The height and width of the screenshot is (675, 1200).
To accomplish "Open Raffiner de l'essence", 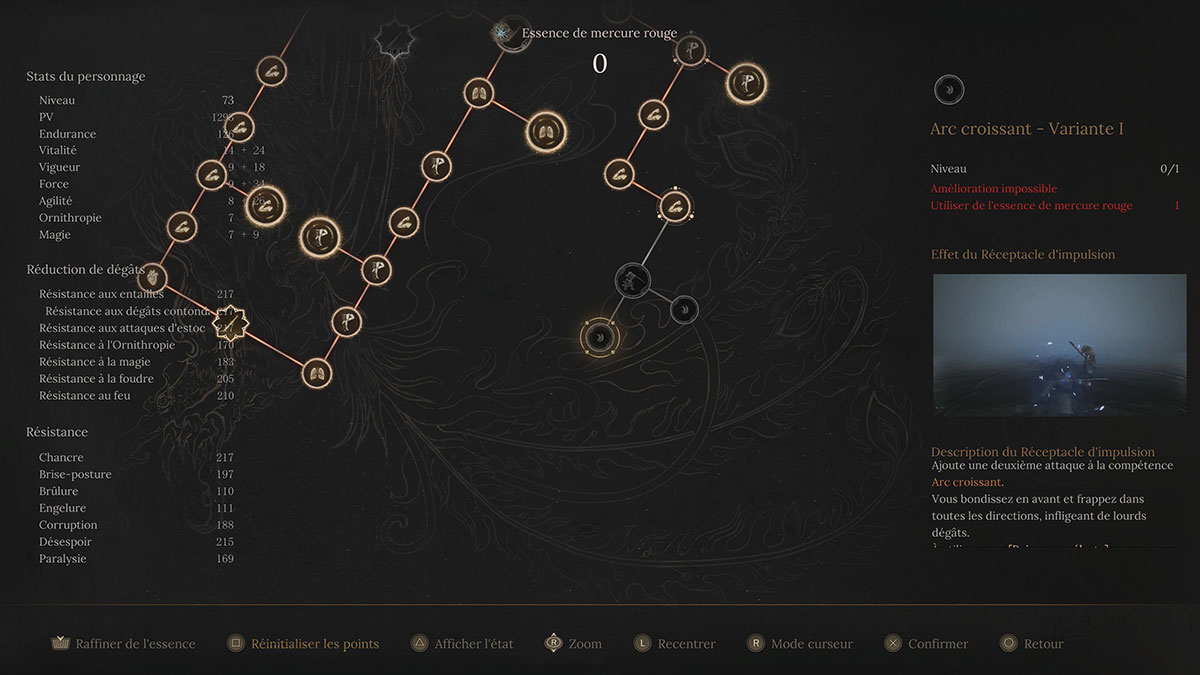I will [124, 644].
